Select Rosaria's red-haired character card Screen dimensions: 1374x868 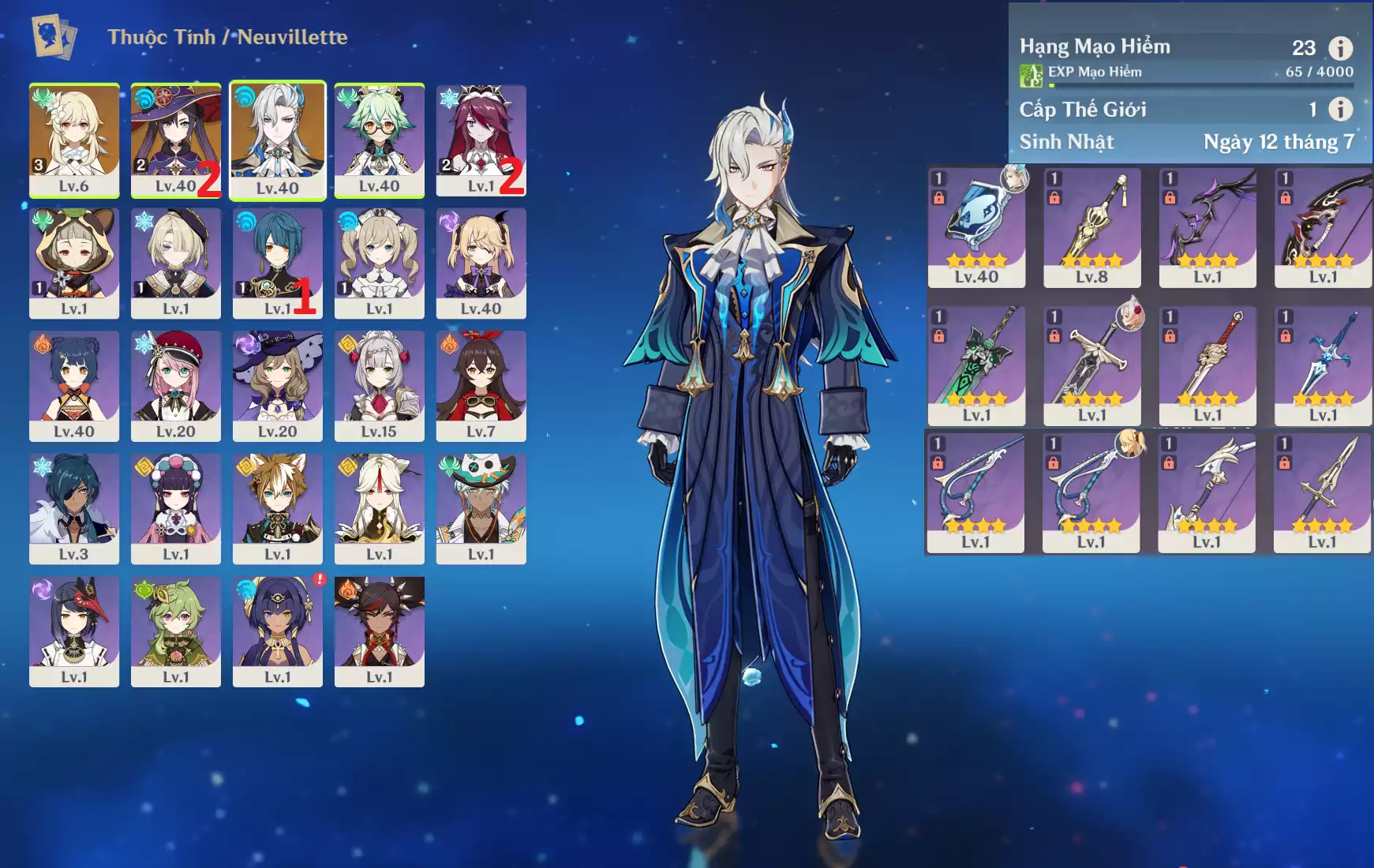point(481,139)
